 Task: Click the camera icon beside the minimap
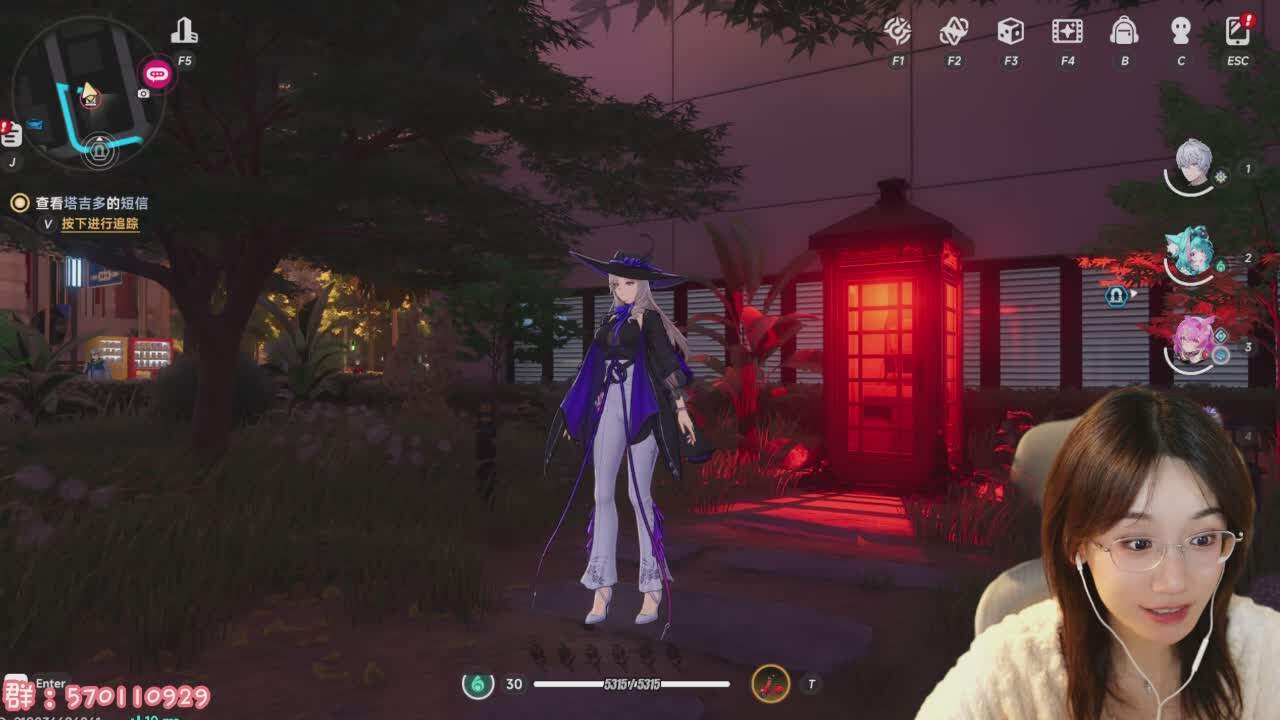[x=144, y=94]
